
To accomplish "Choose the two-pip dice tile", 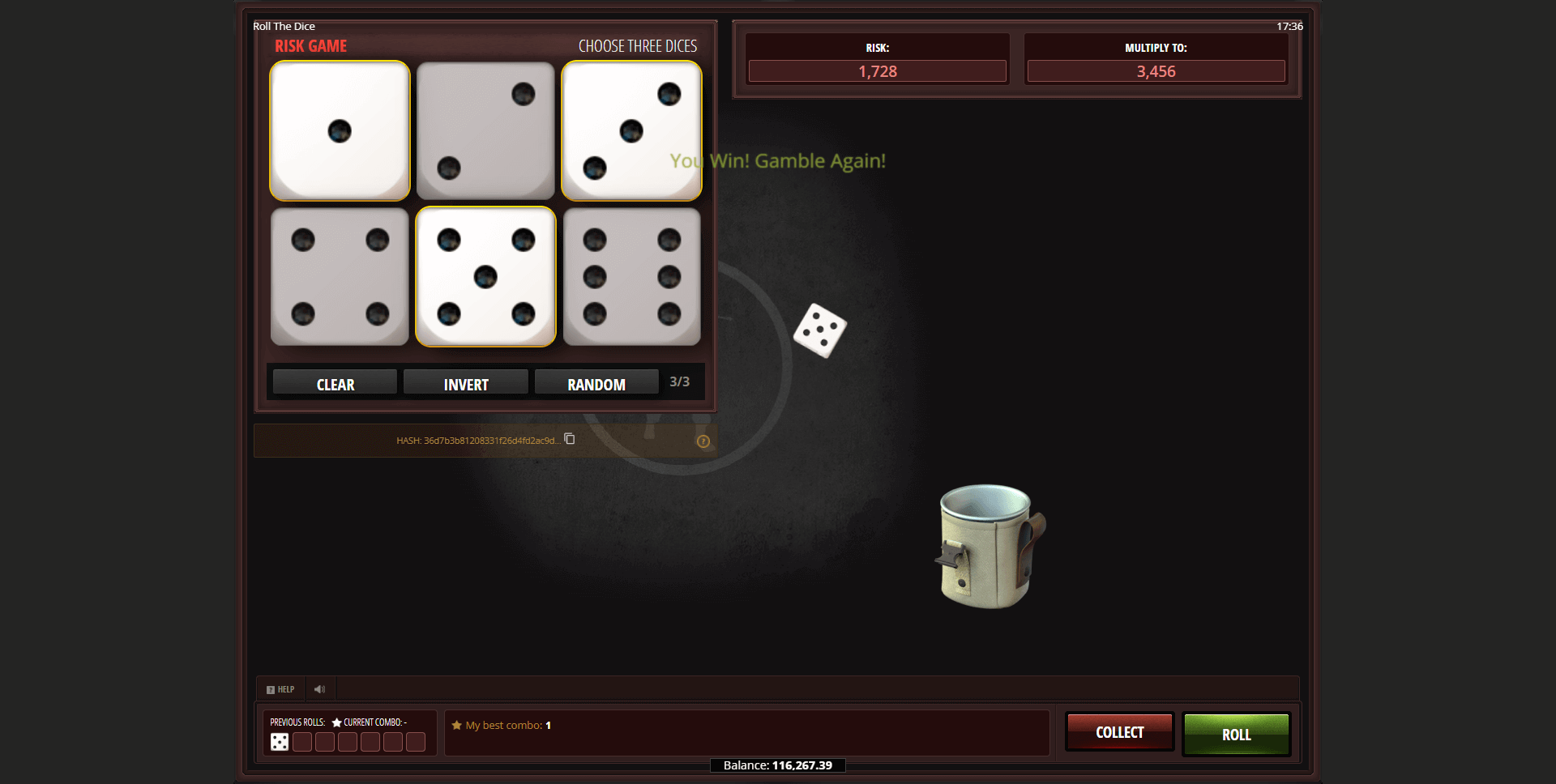I will tap(485, 130).
